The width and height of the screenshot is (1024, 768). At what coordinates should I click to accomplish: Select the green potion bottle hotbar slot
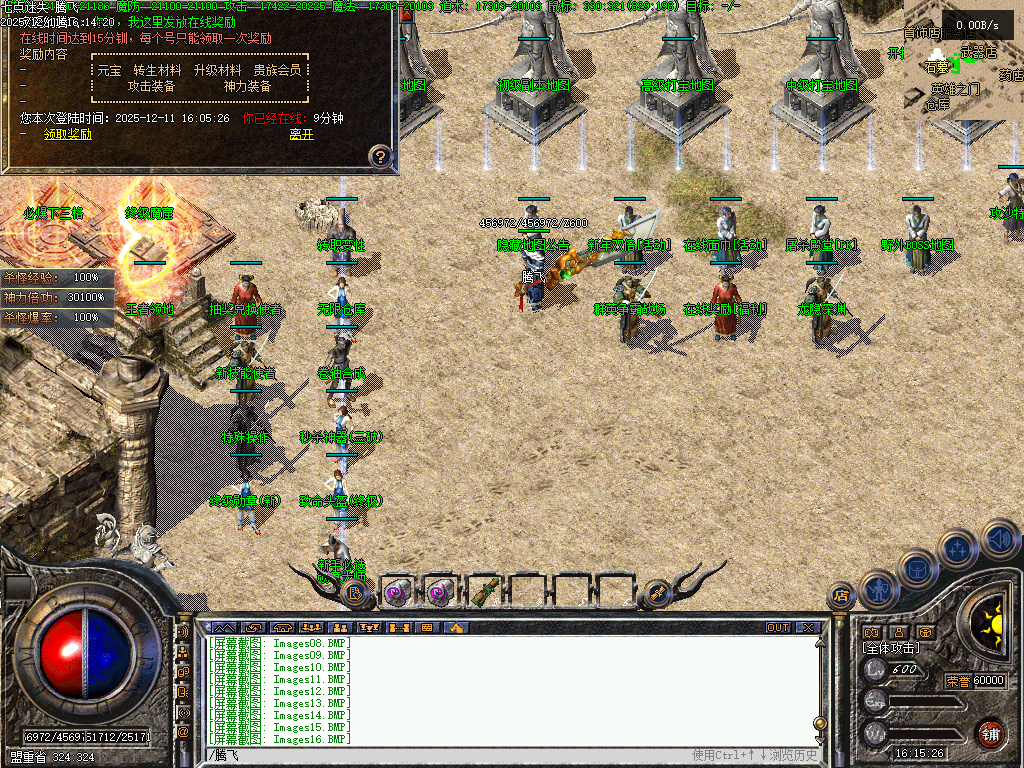pos(484,591)
